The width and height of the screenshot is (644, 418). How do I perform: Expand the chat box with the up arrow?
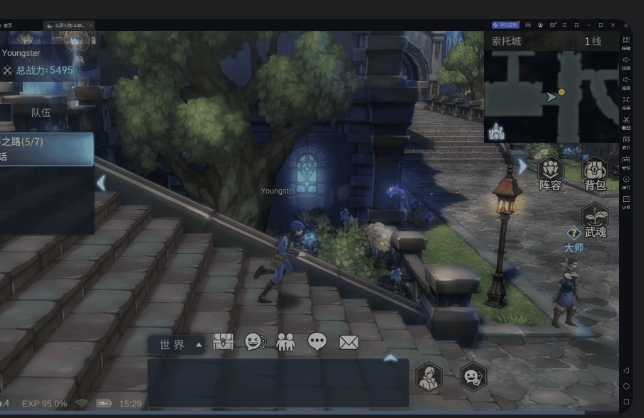pos(391,357)
